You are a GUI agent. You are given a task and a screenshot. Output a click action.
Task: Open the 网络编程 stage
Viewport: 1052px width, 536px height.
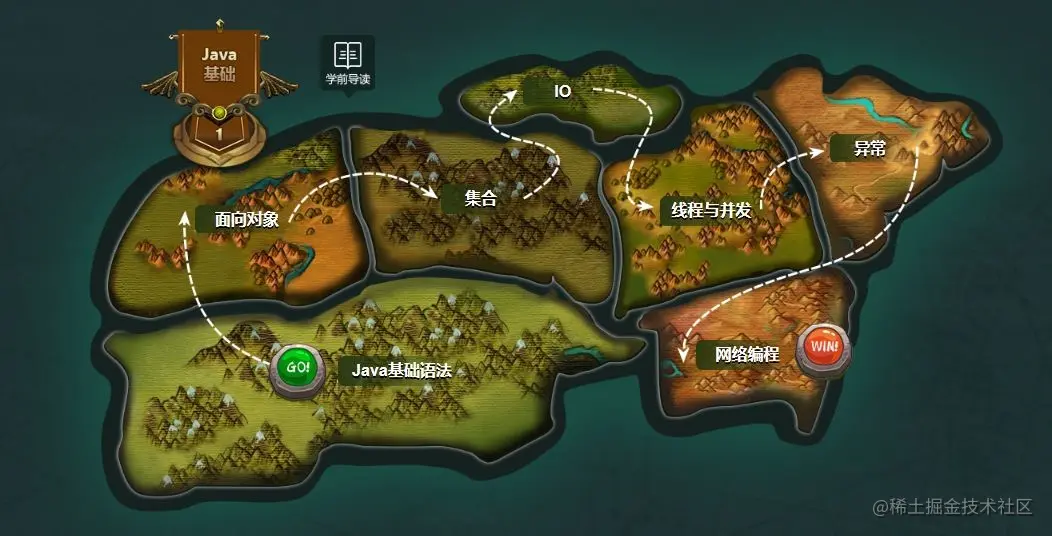(x=746, y=353)
